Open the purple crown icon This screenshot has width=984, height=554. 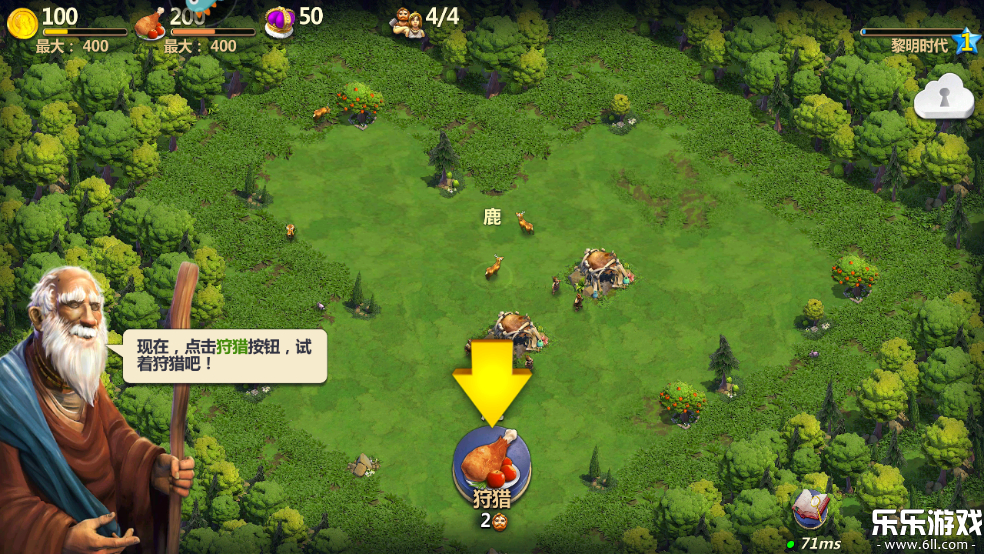tap(279, 20)
